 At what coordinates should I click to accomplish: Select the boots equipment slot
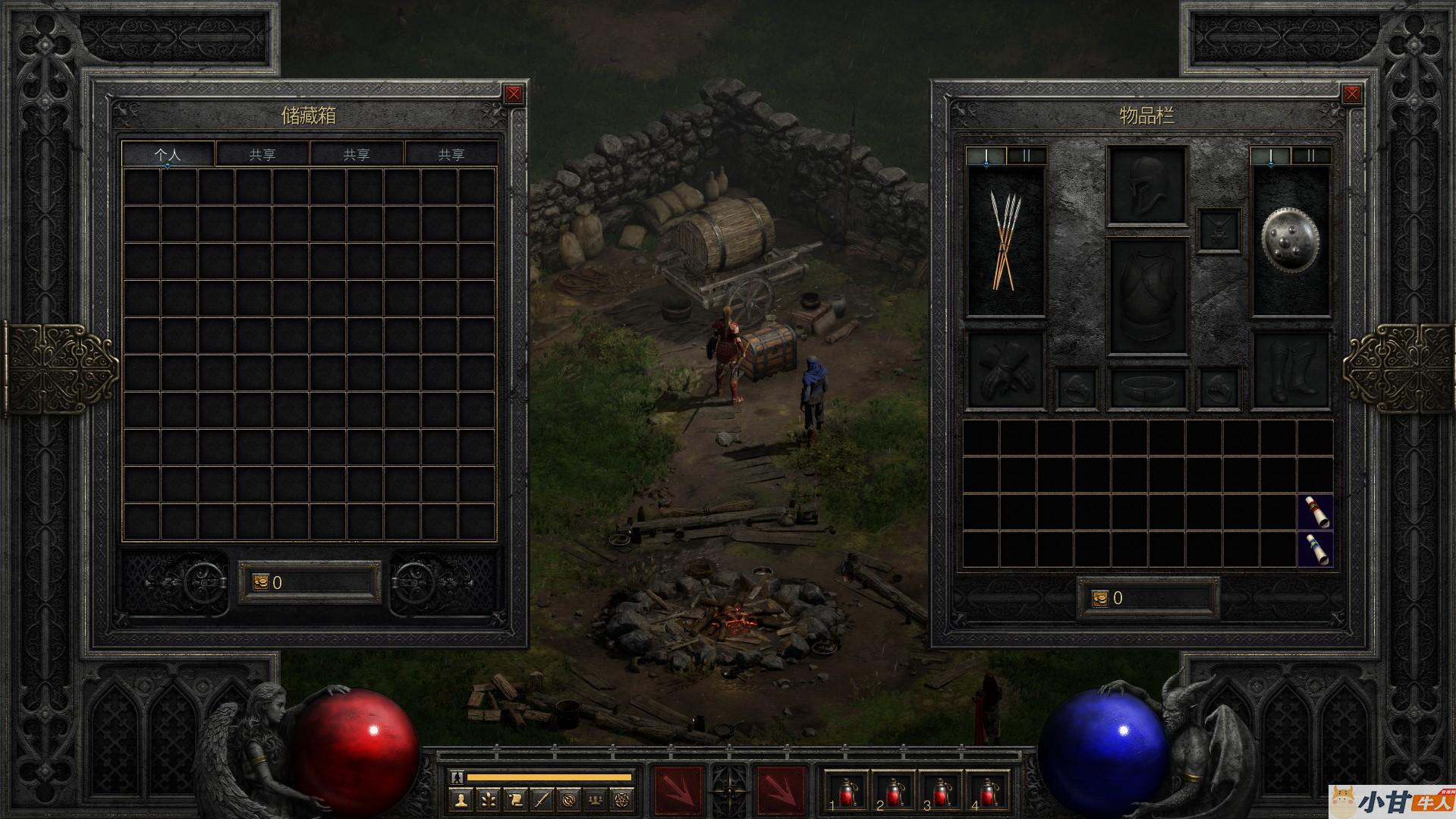[1290, 370]
